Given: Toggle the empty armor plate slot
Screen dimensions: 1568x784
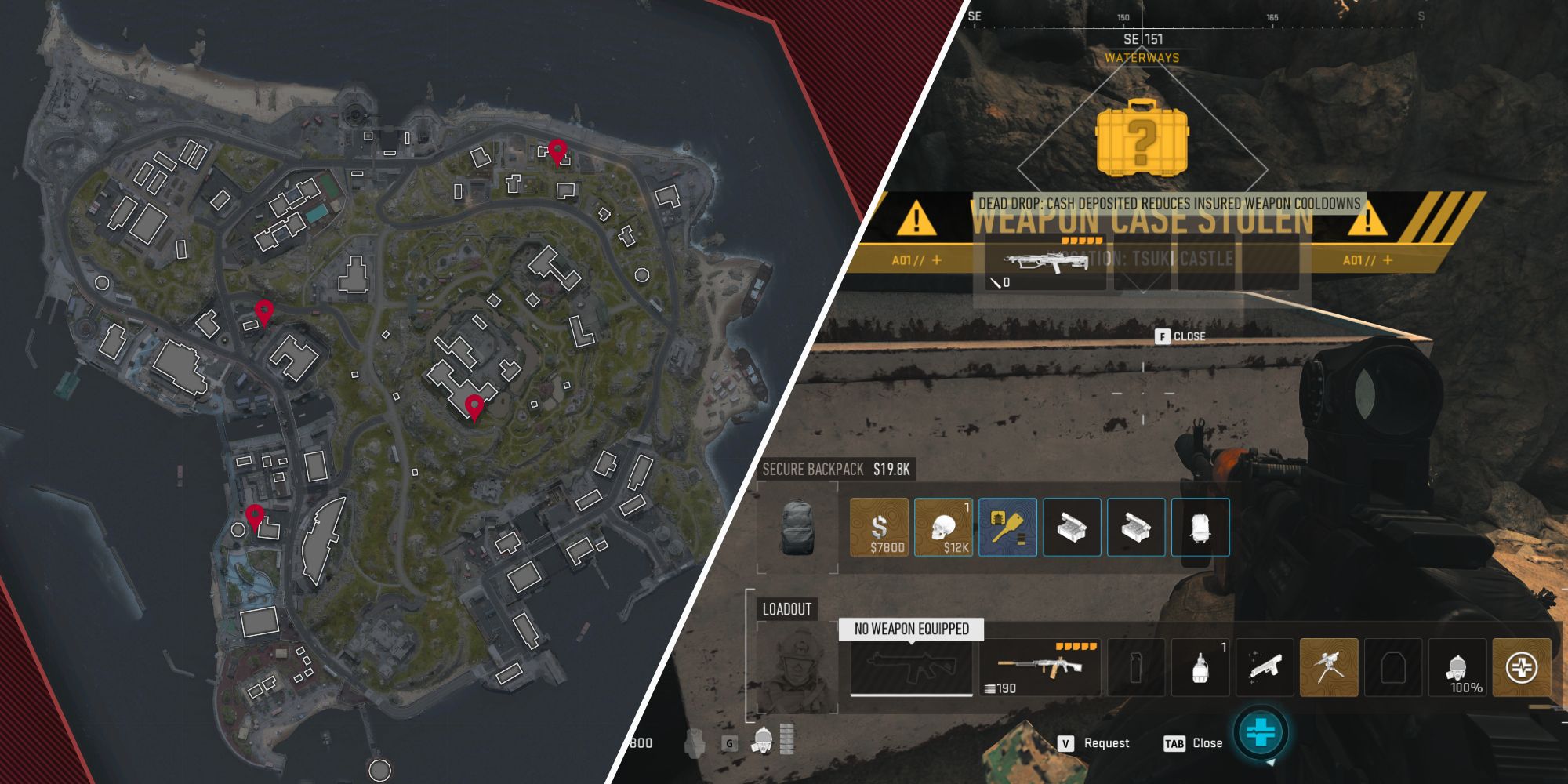Looking at the screenshot, I should click(x=1393, y=666).
